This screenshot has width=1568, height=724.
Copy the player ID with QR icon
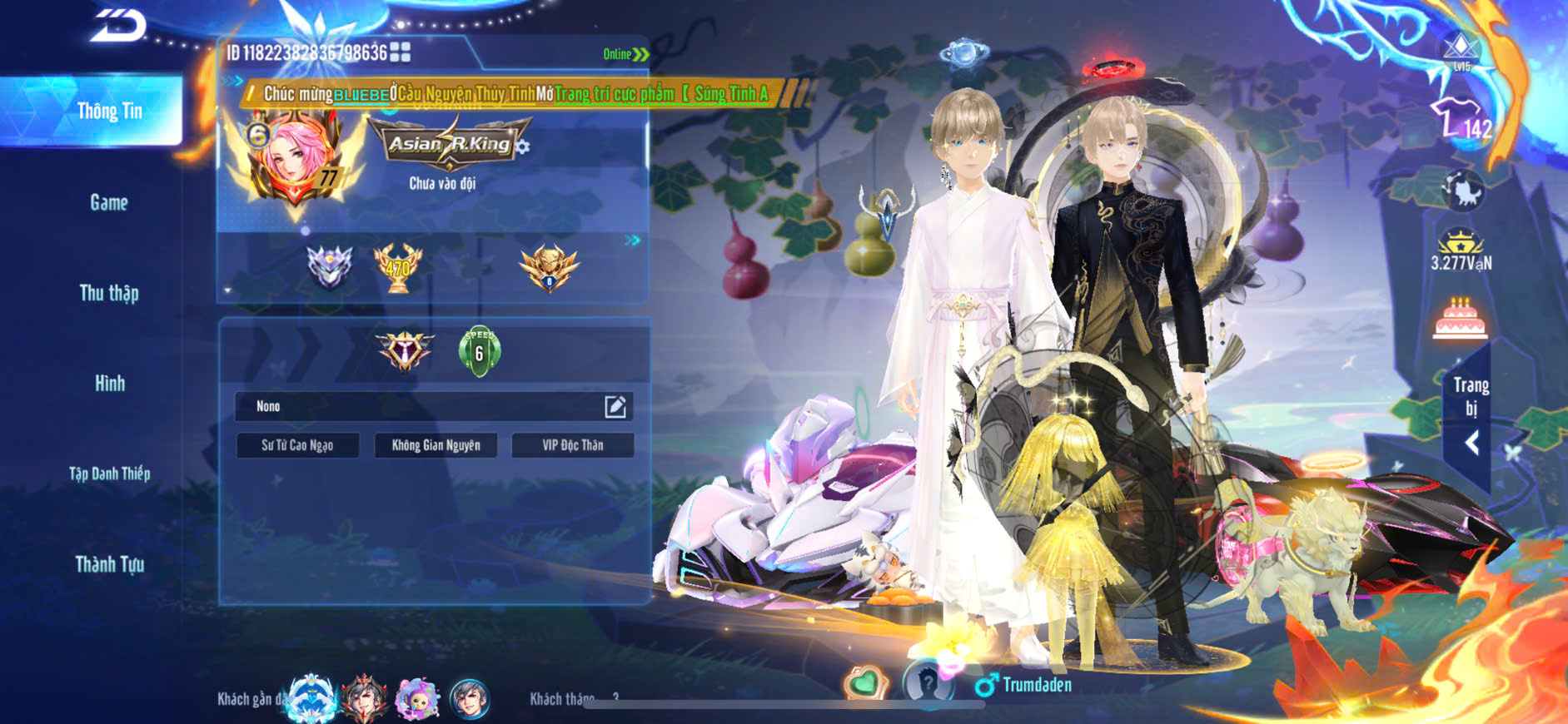(401, 52)
